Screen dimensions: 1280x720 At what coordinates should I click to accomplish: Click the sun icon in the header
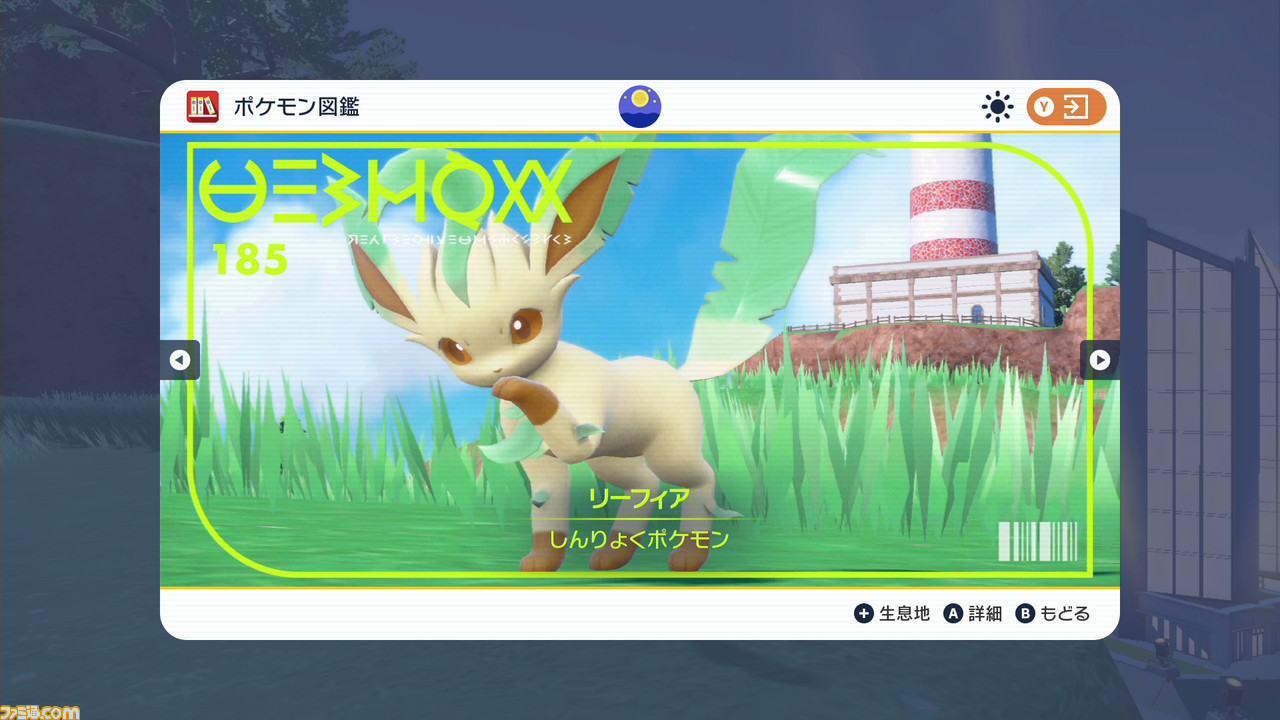(x=997, y=107)
